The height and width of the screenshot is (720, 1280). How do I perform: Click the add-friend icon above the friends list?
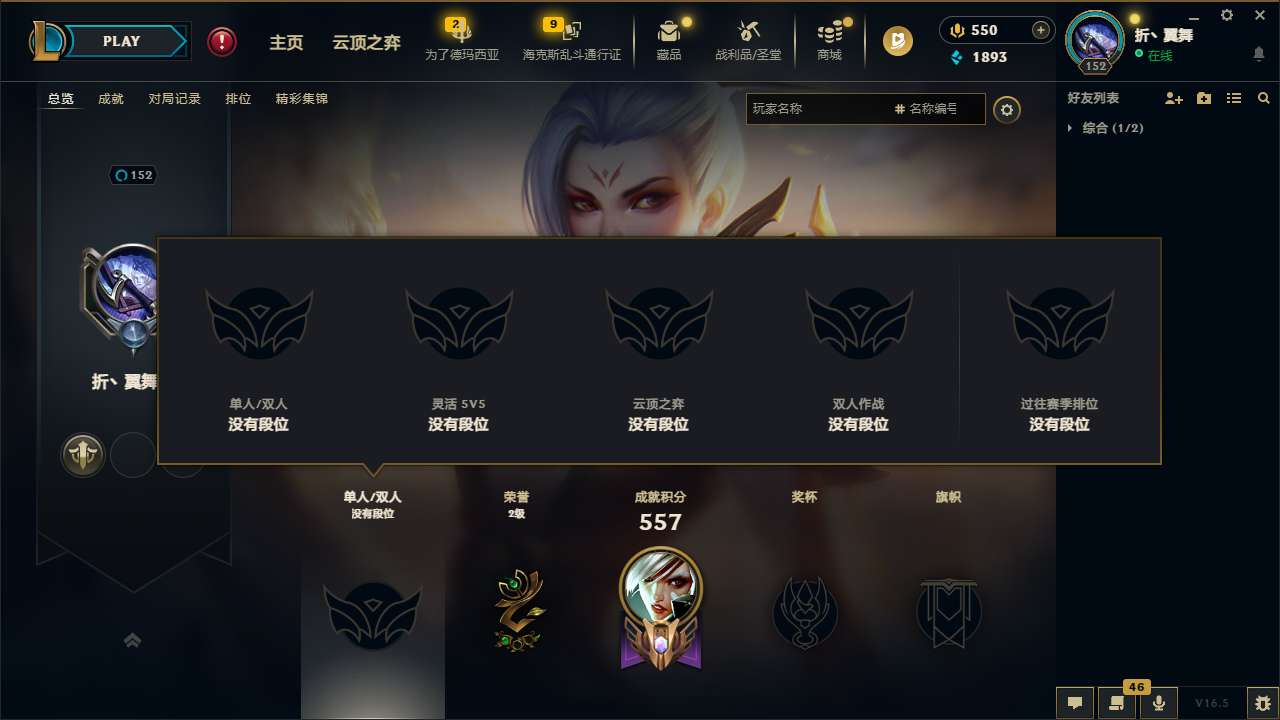point(1173,98)
